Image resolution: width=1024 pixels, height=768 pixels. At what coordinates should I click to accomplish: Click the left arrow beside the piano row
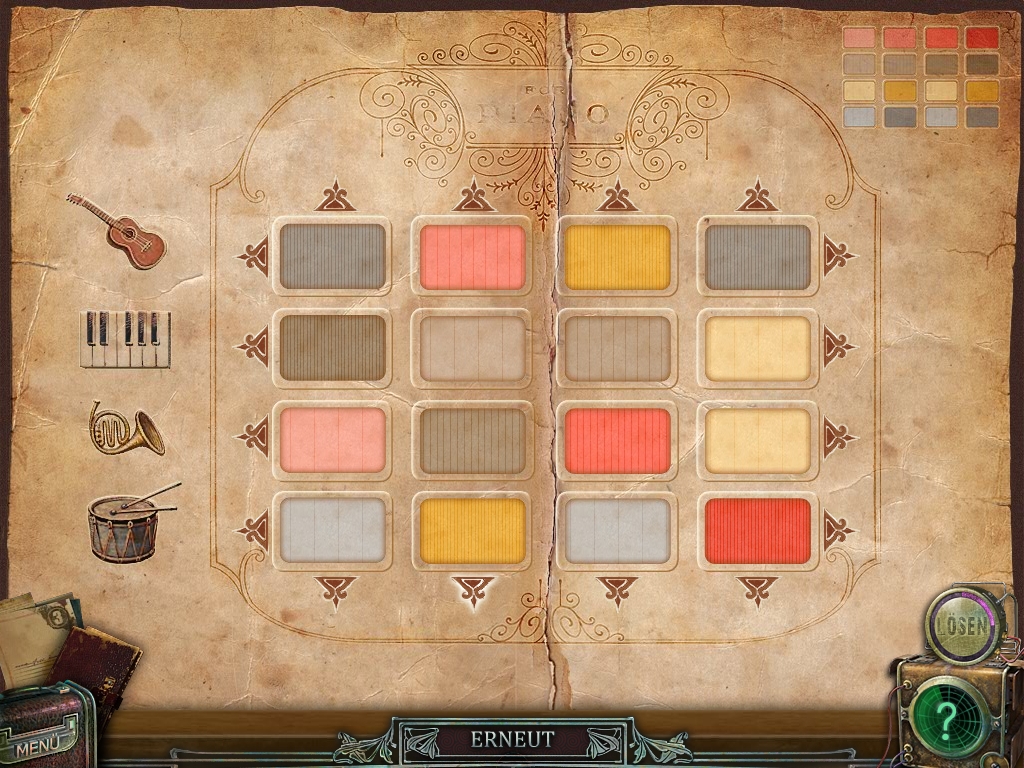(x=254, y=347)
